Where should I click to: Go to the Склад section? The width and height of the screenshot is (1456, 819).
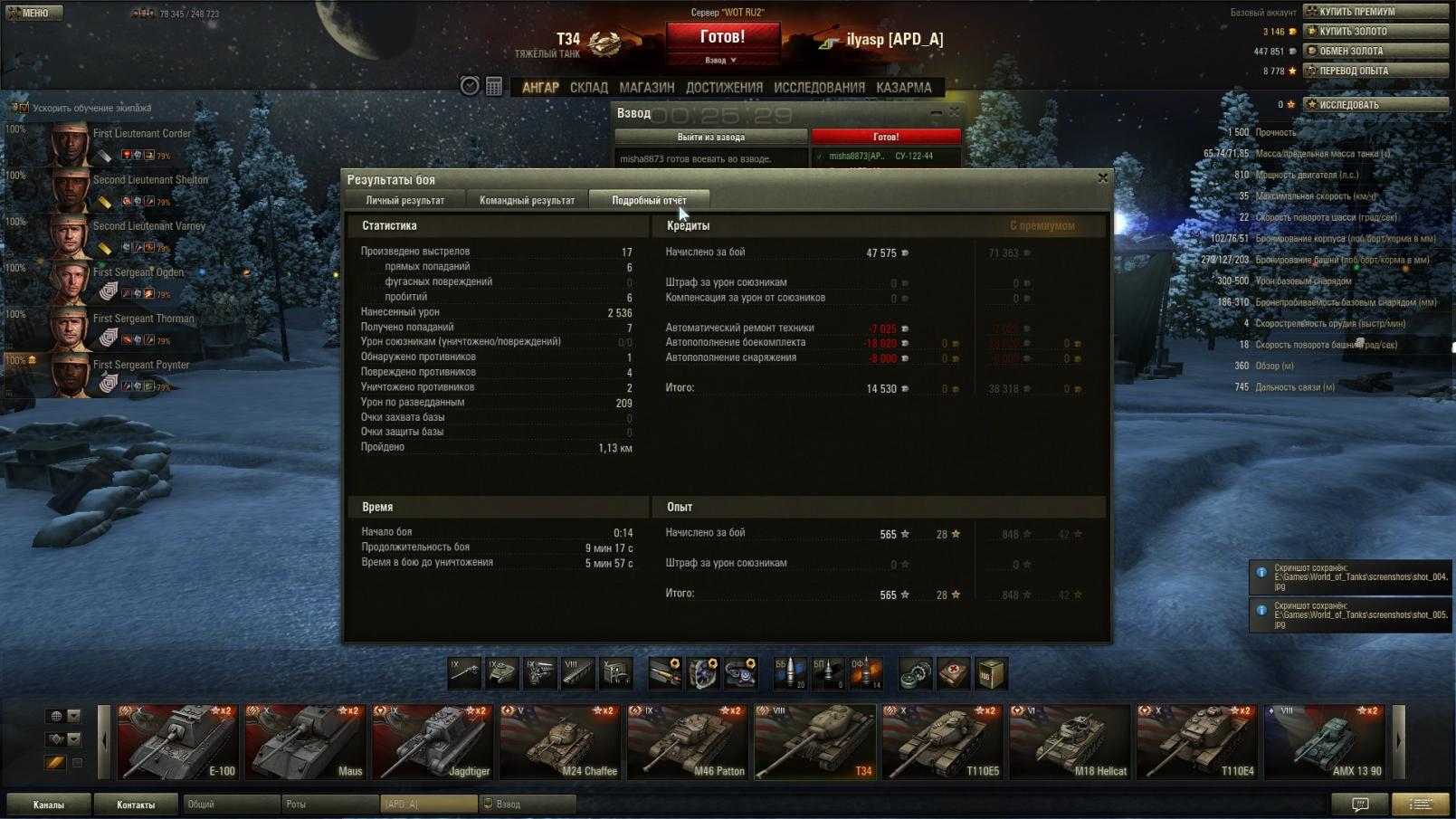[x=588, y=88]
